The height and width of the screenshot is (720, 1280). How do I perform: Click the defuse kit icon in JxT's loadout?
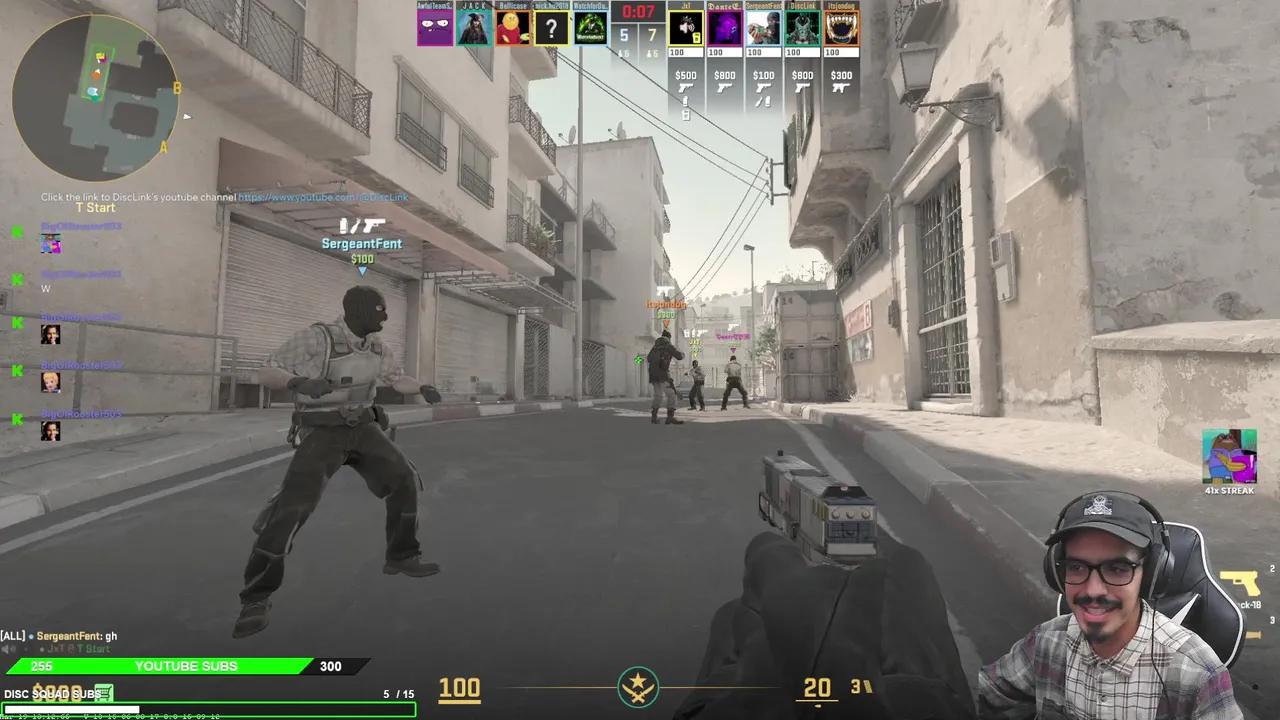[x=686, y=115]
